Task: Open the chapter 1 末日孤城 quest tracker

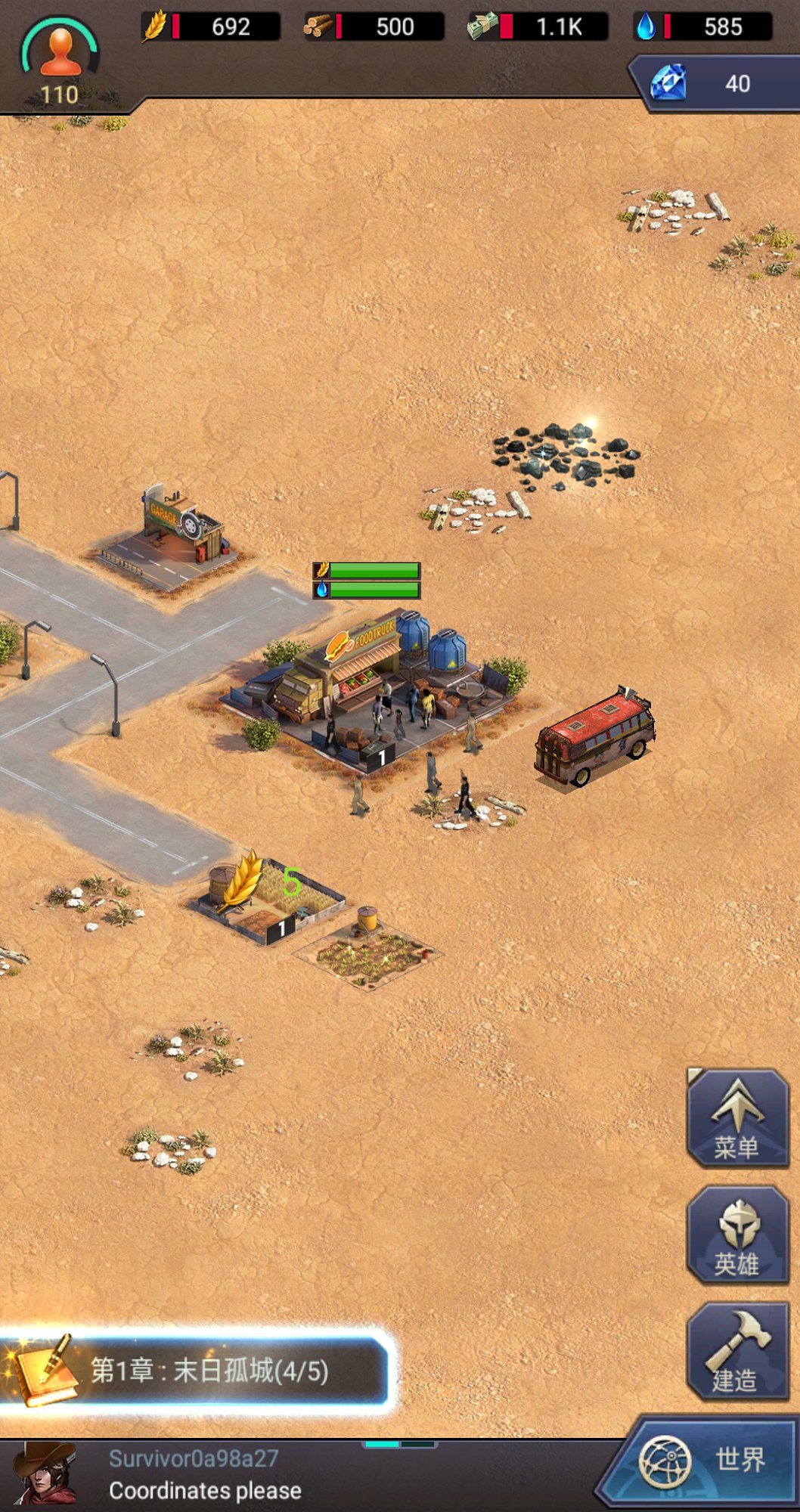Action: [197, 1370]
